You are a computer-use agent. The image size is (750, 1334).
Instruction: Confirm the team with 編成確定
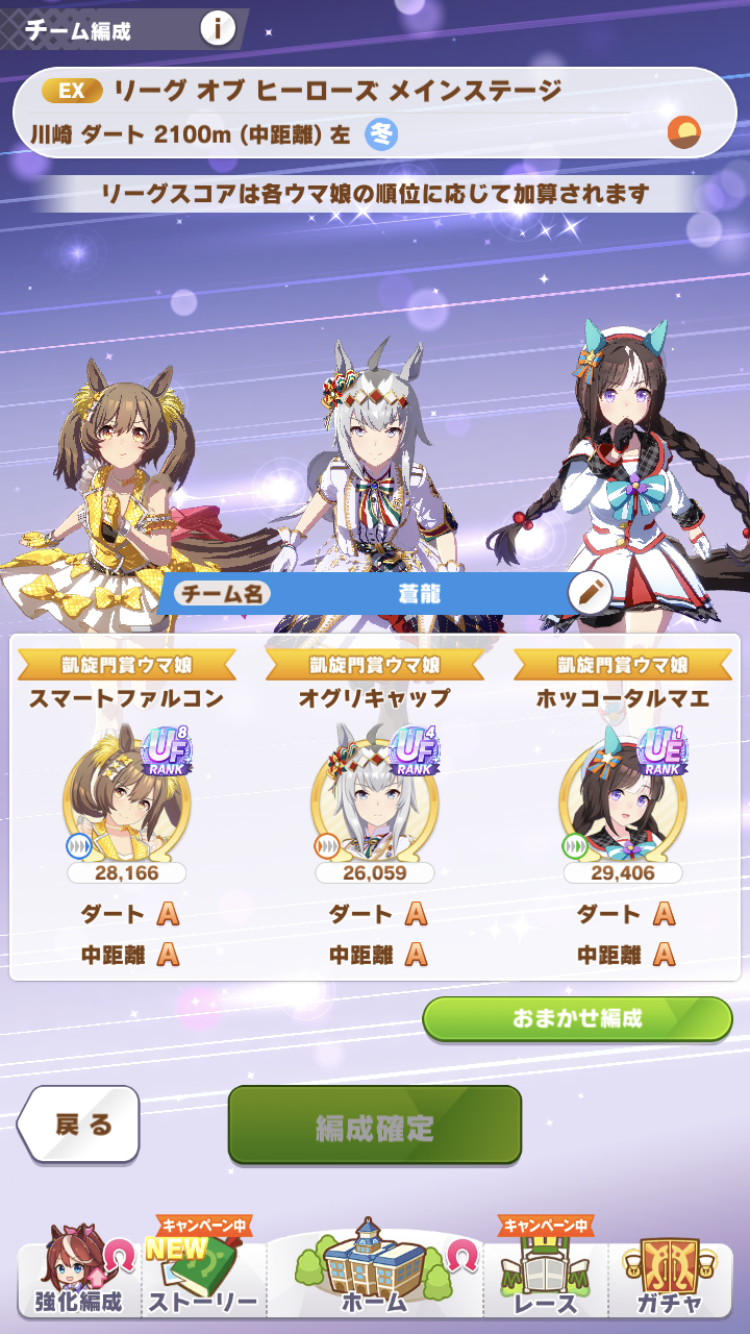[375, 1126]
